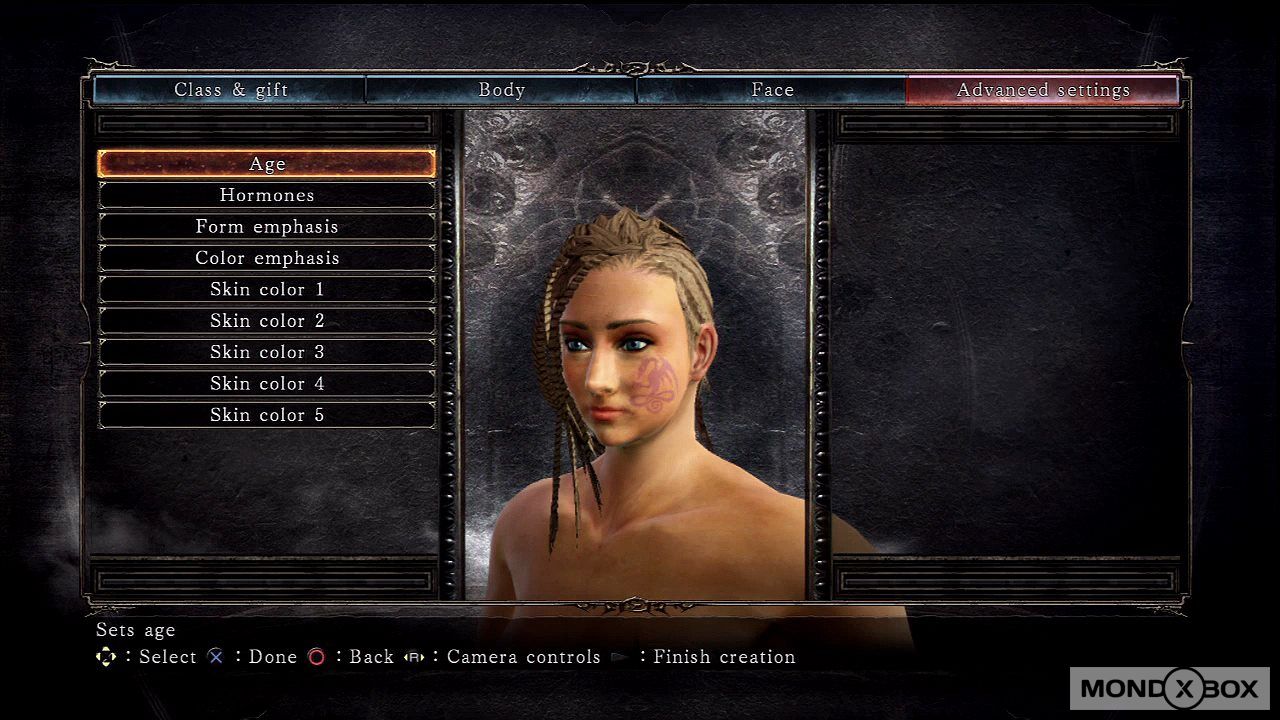Open Skin color 1 setting

coord(267,290)
